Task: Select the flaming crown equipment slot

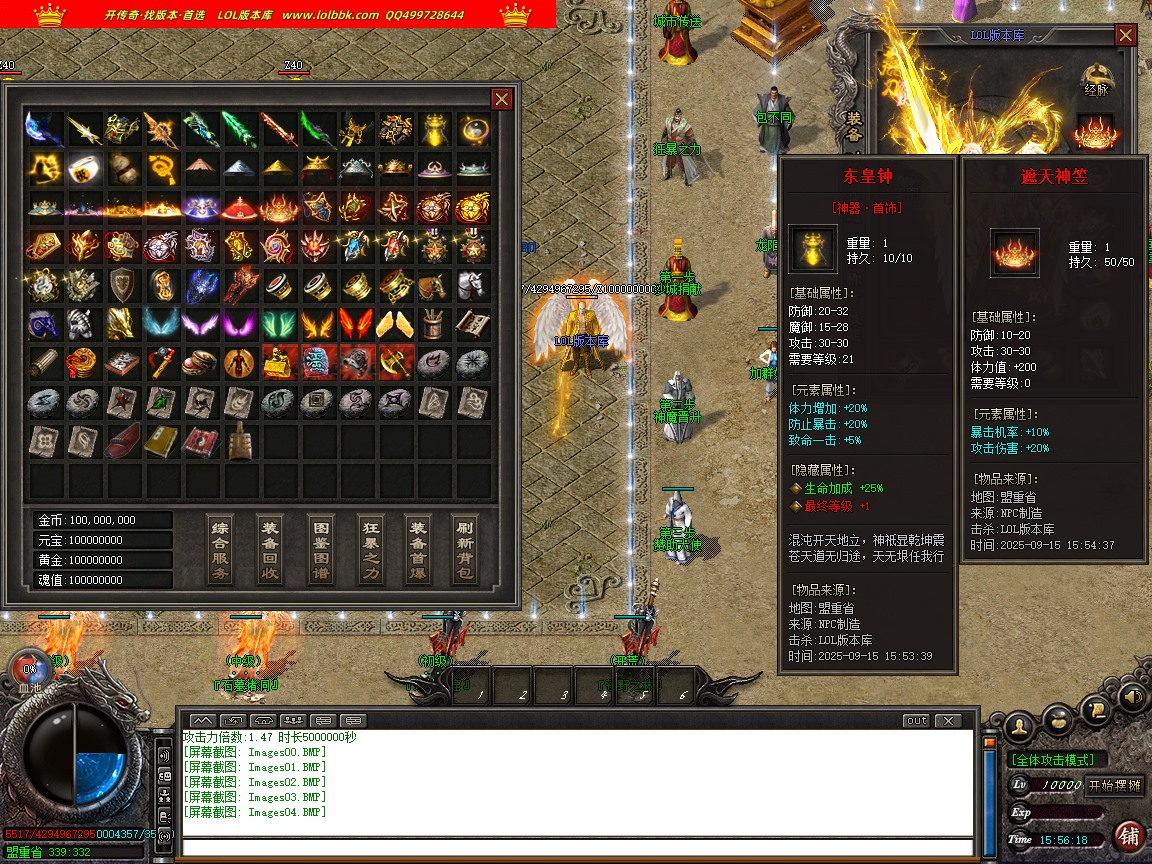Action: (x=1095, y=131)
